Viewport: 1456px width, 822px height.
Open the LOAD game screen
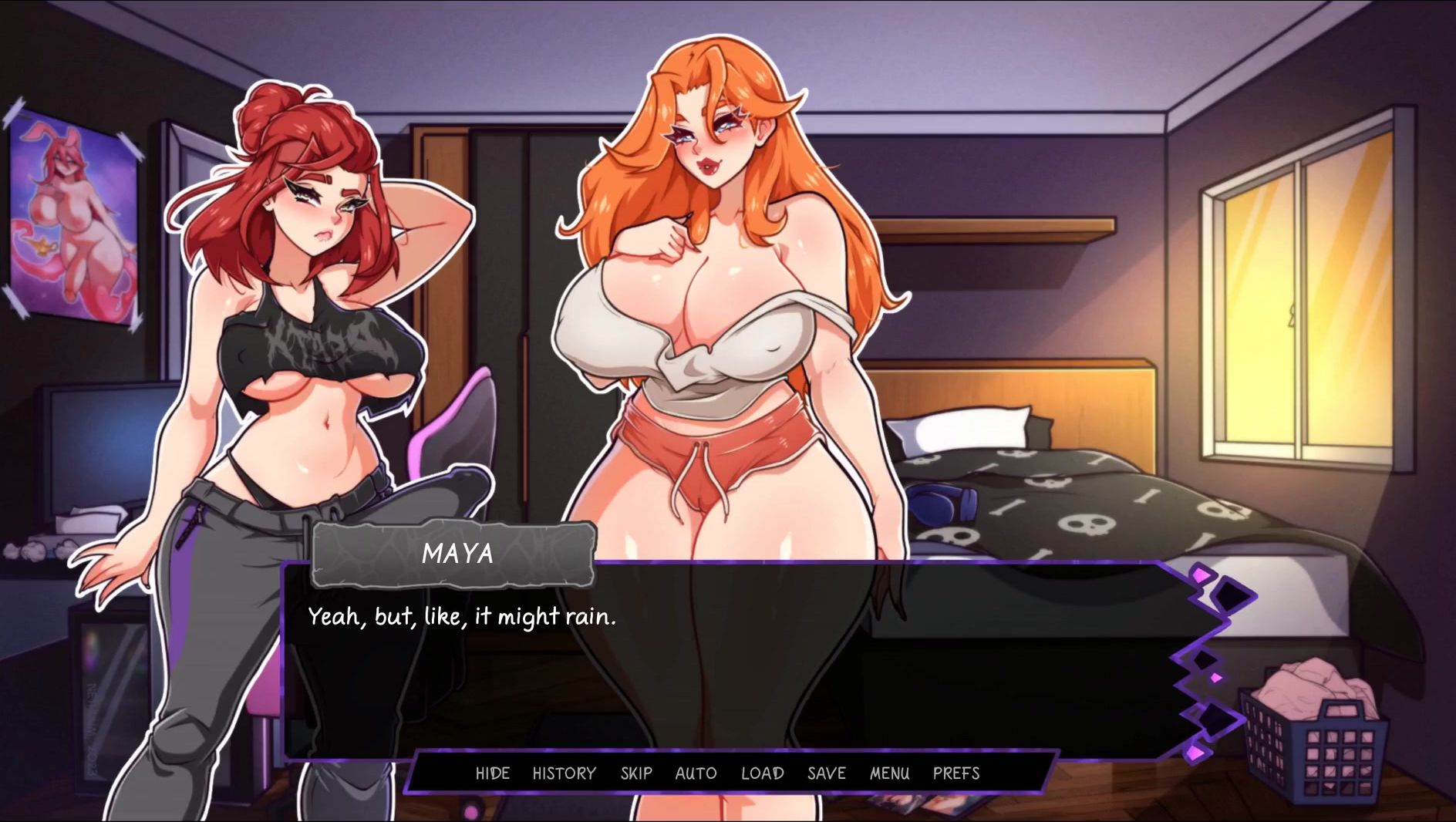(762, 773)
